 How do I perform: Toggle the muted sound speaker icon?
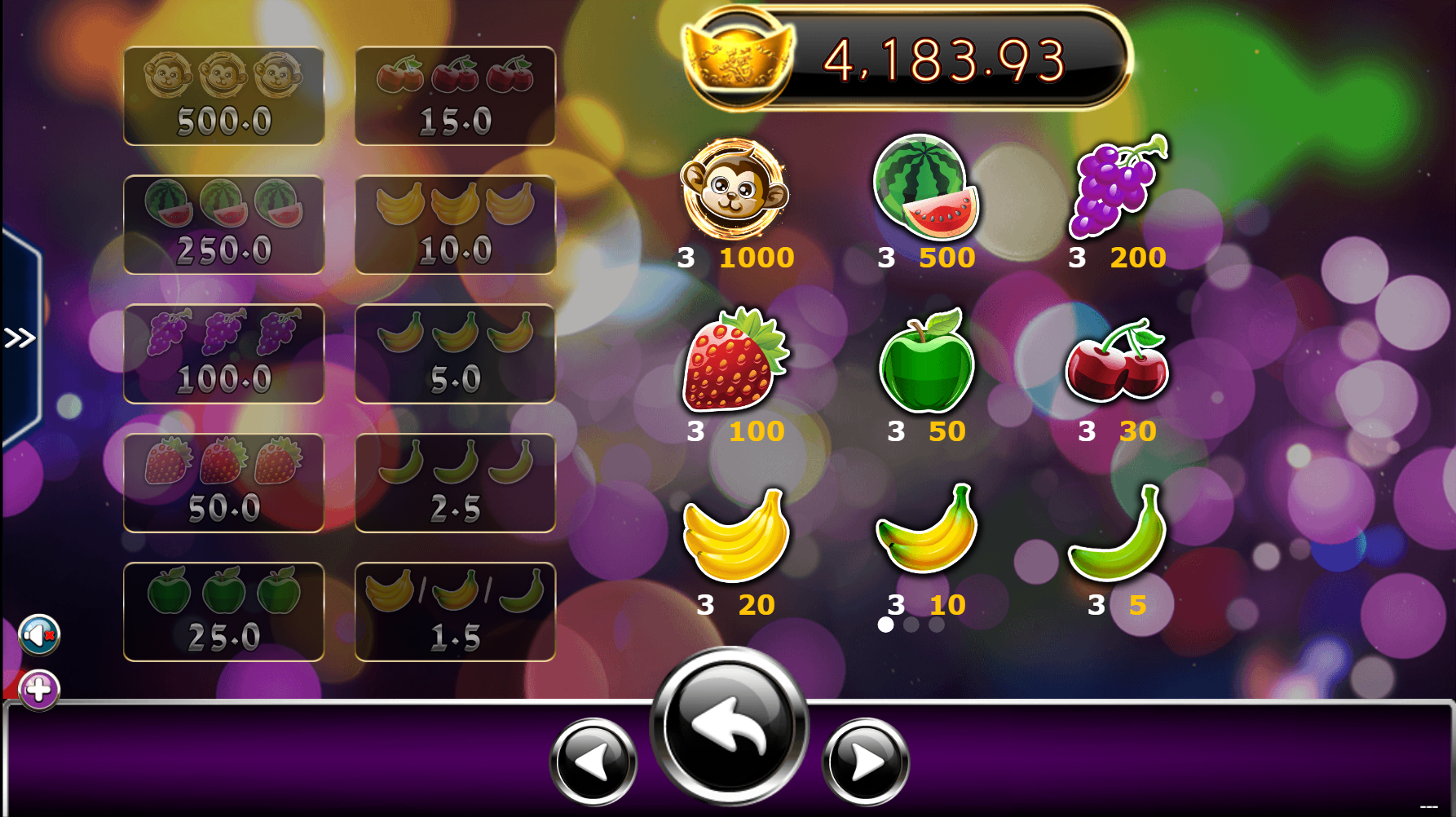(39, 635)
